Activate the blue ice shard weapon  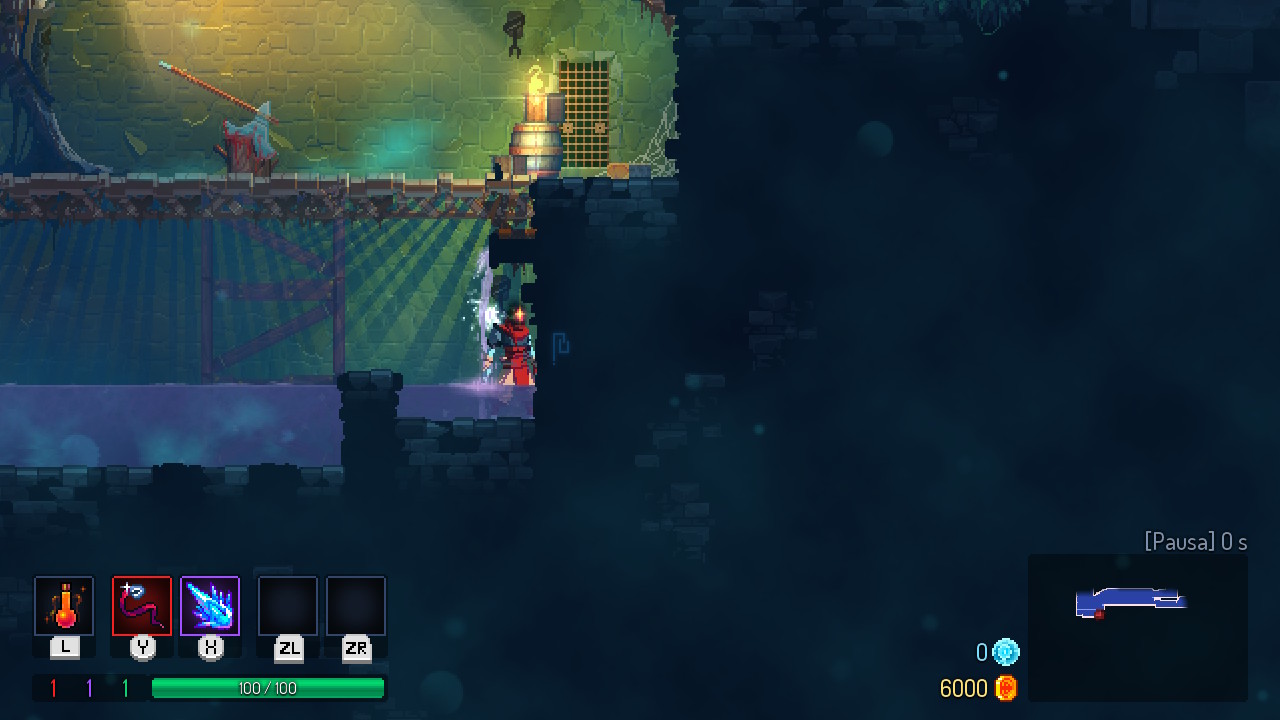tap(210, 606)
